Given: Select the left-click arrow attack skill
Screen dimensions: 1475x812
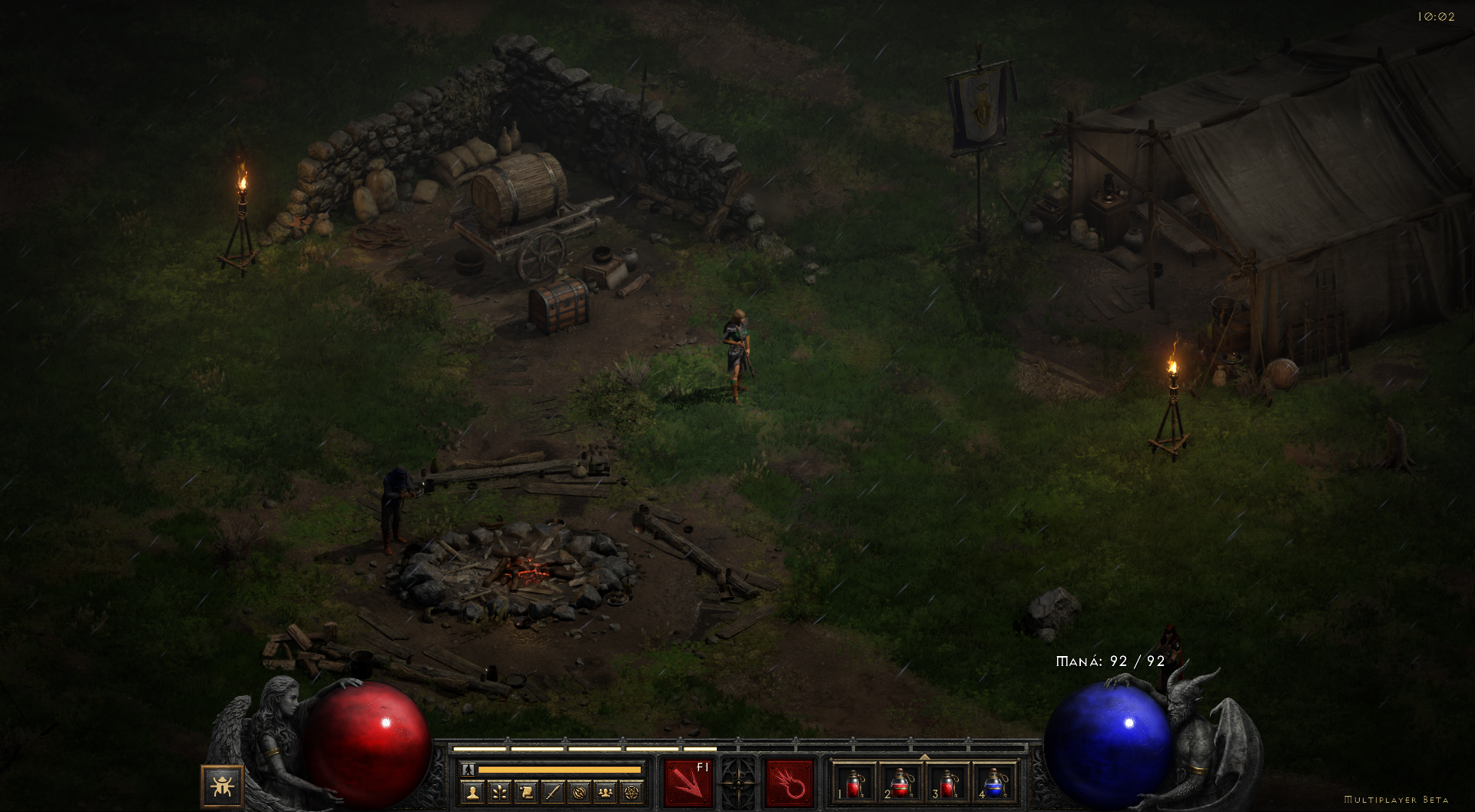Looking at the screenshot, I should pos(688,783).
